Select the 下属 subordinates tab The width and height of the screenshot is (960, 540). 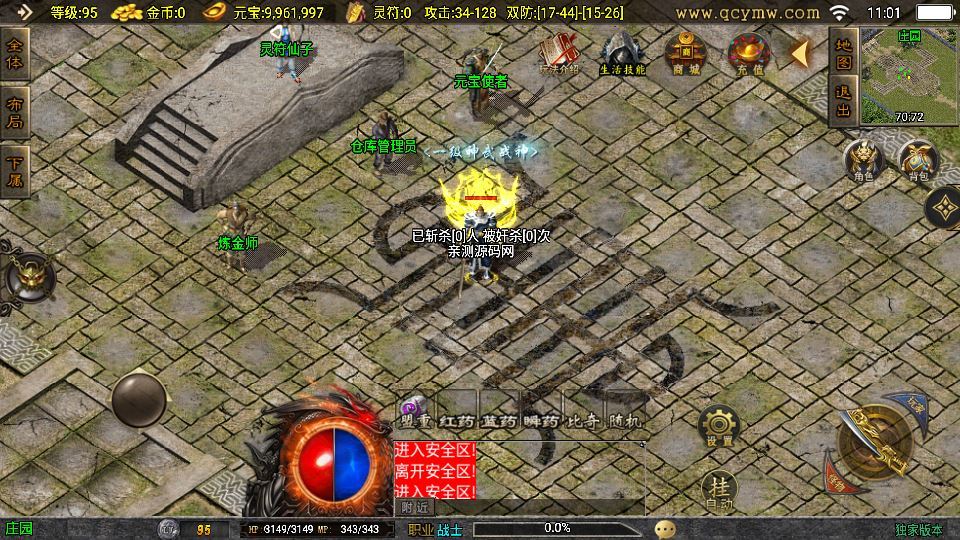(x=15, y=171)
